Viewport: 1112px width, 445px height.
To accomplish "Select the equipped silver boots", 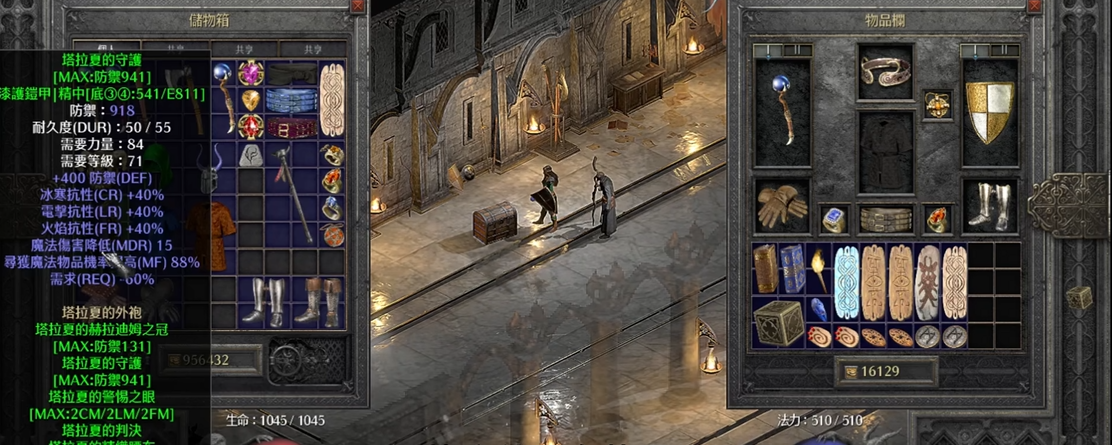I will (x=989, y=206).
